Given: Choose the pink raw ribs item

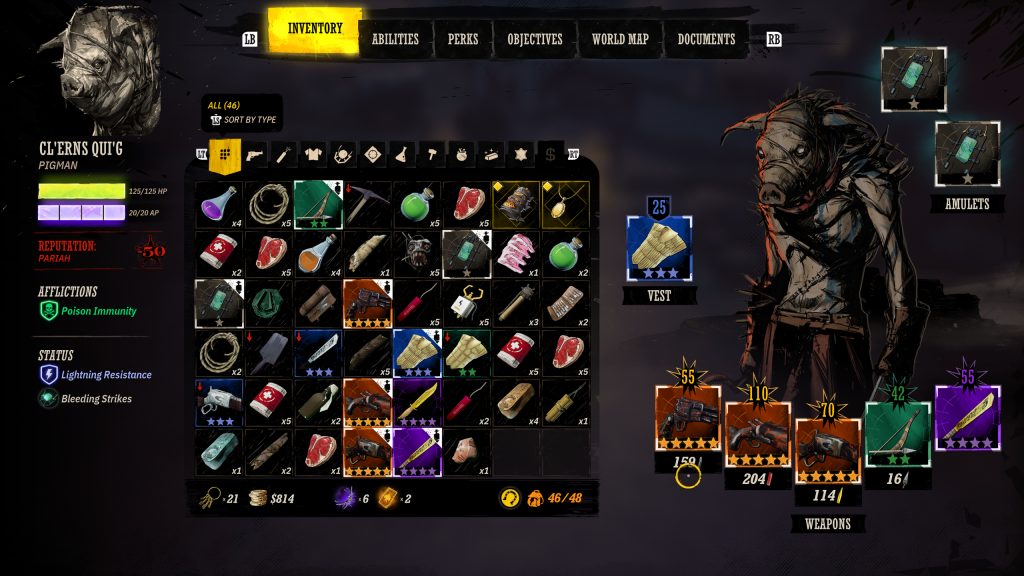Looking at the screenshot, I should 516,254.
